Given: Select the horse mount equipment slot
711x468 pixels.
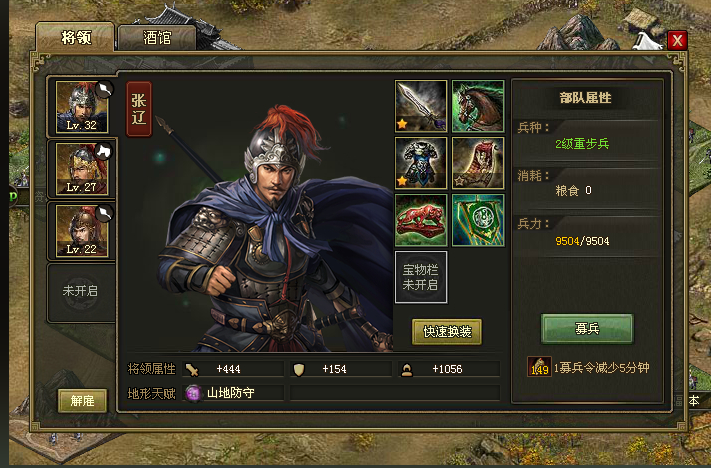Looking at the screenshot, I should pyautogui.click(x=478, y=106).
